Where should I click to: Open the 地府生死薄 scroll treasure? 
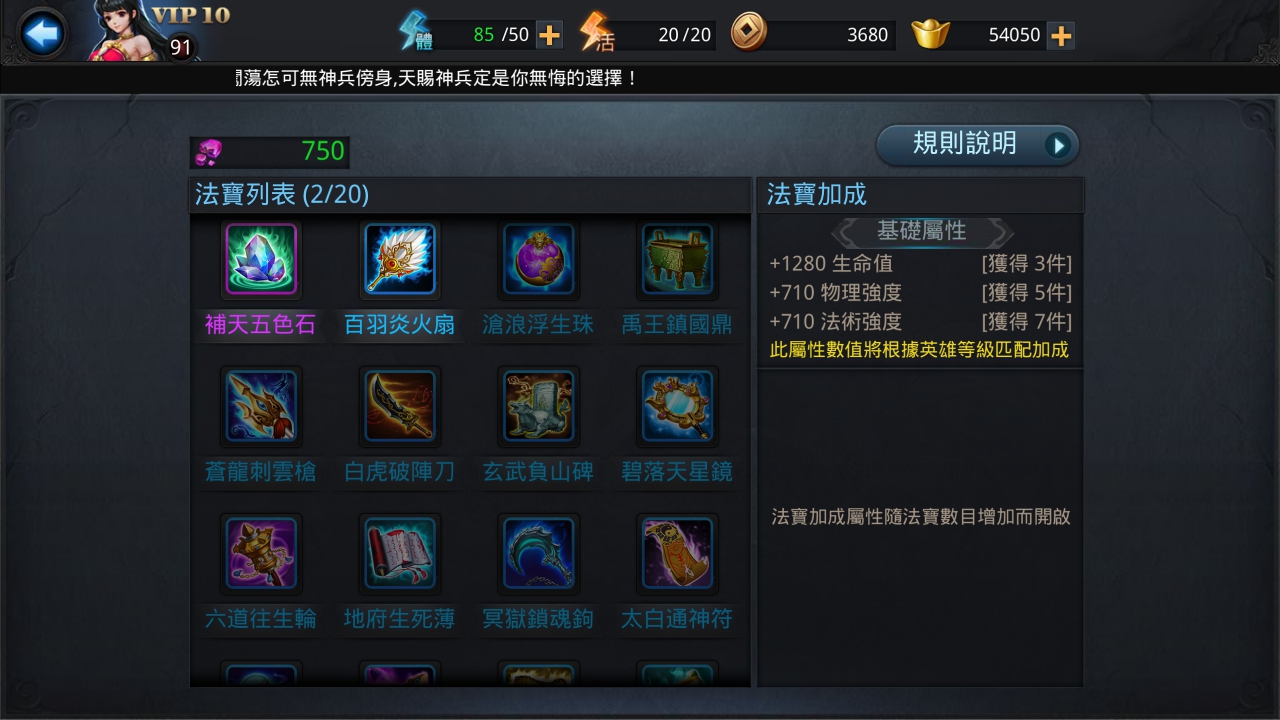398,554
